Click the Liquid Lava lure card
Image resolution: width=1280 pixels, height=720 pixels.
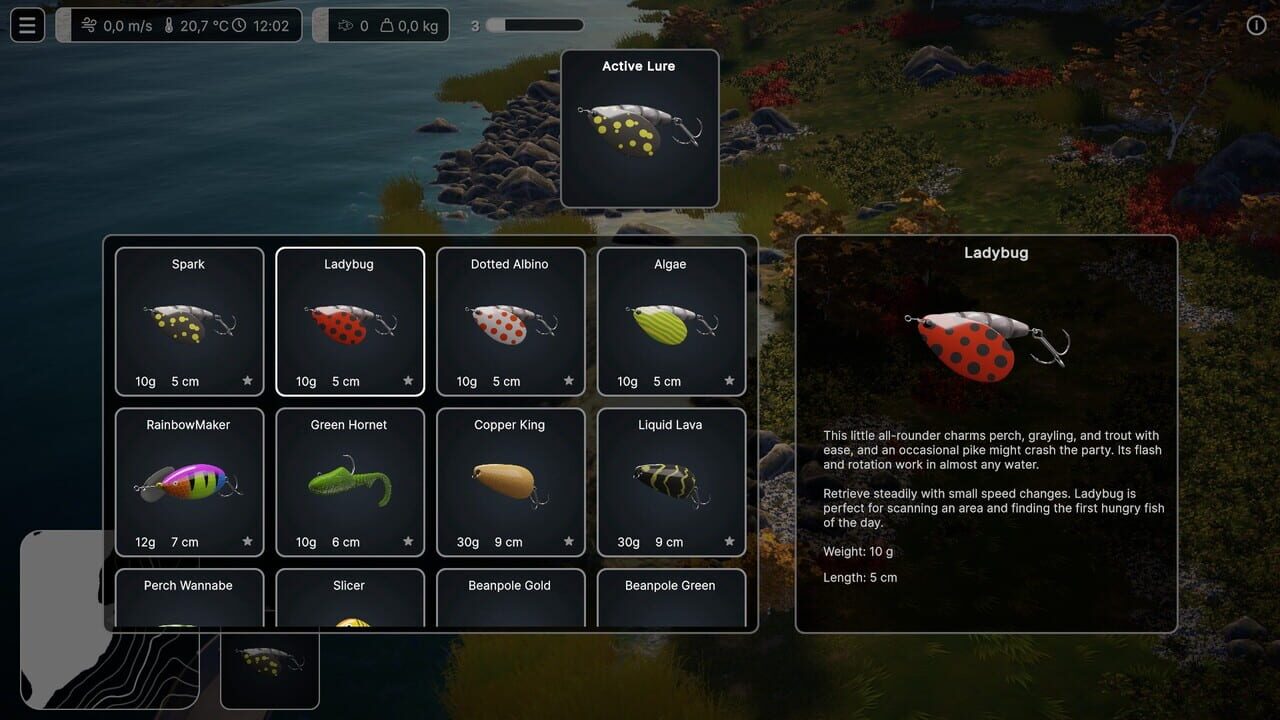pyautogui.click(x=671, y=481)
